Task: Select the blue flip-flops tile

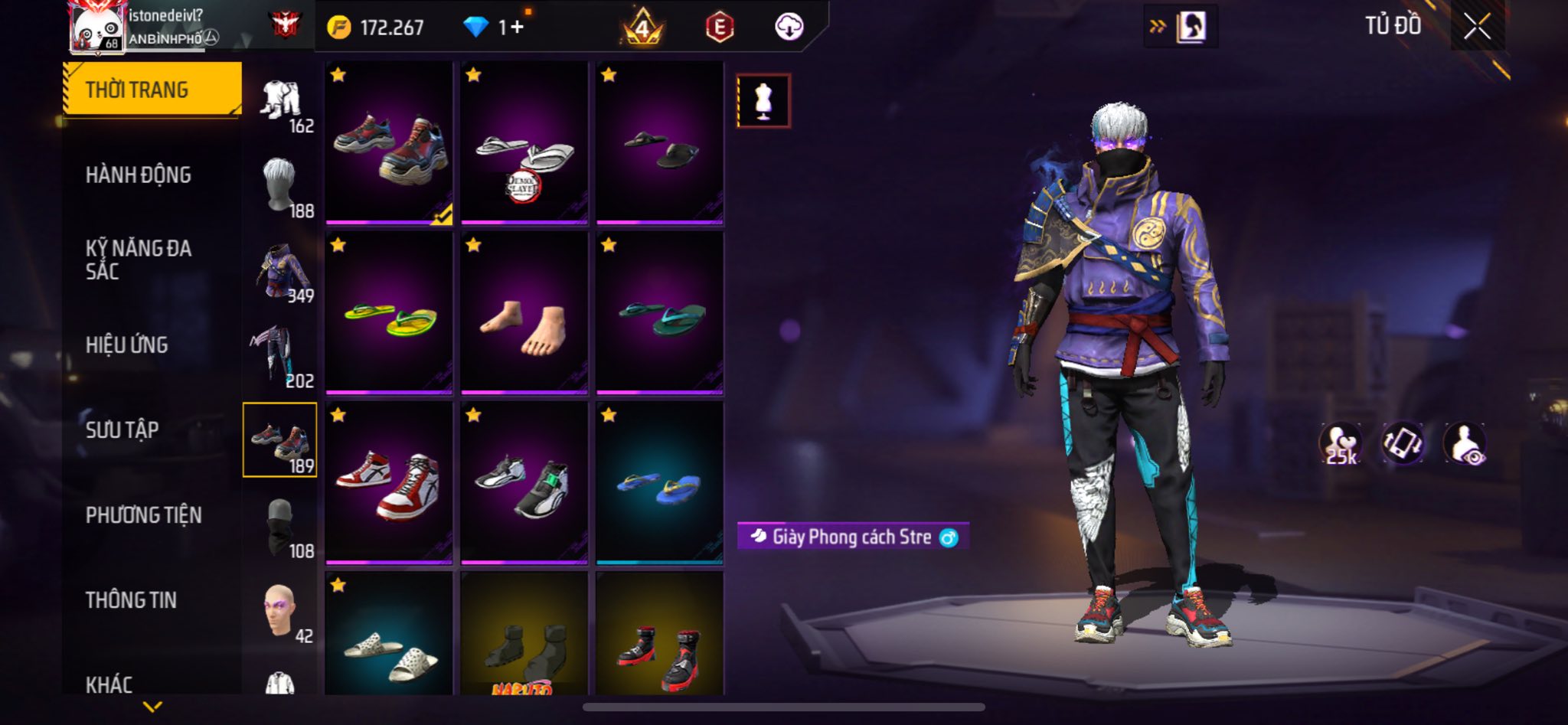Action: coord(659,484)
